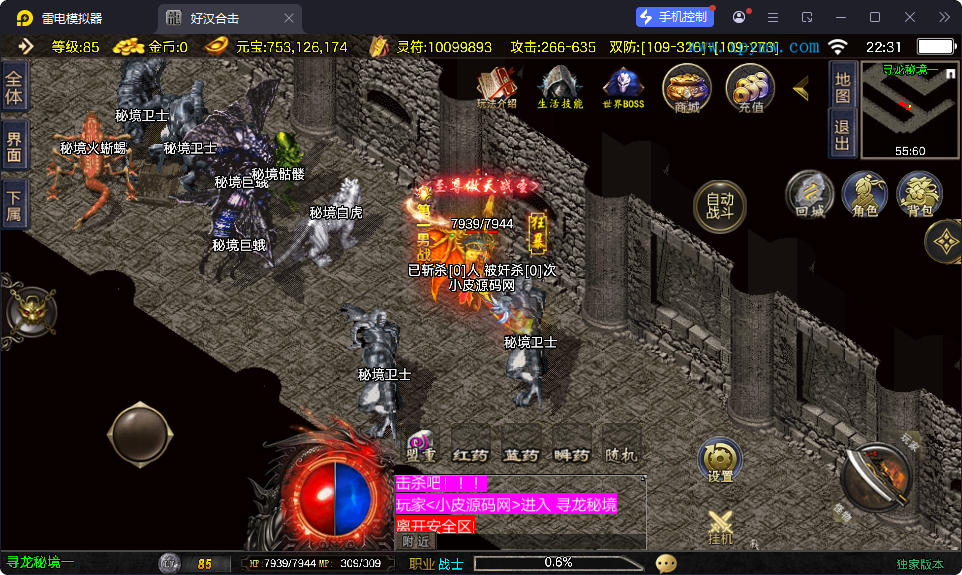Open the 全体 tab on the left edge
Screen dimensions: 962x575
14,87
